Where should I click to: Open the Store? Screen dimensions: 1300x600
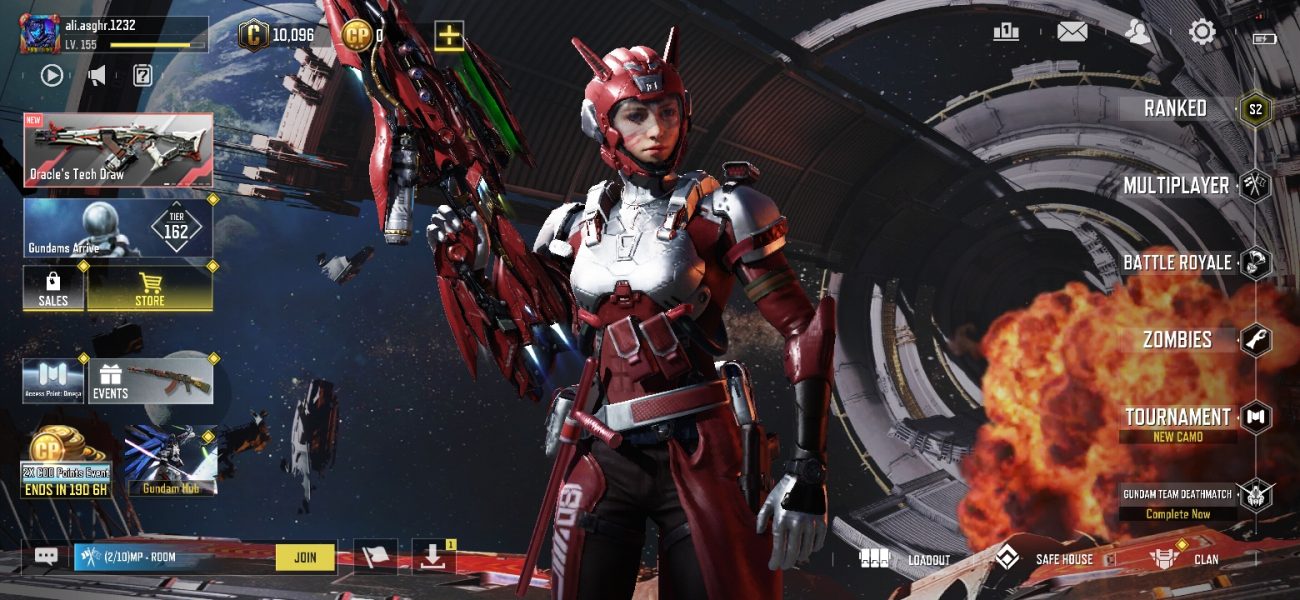[150, 289]
